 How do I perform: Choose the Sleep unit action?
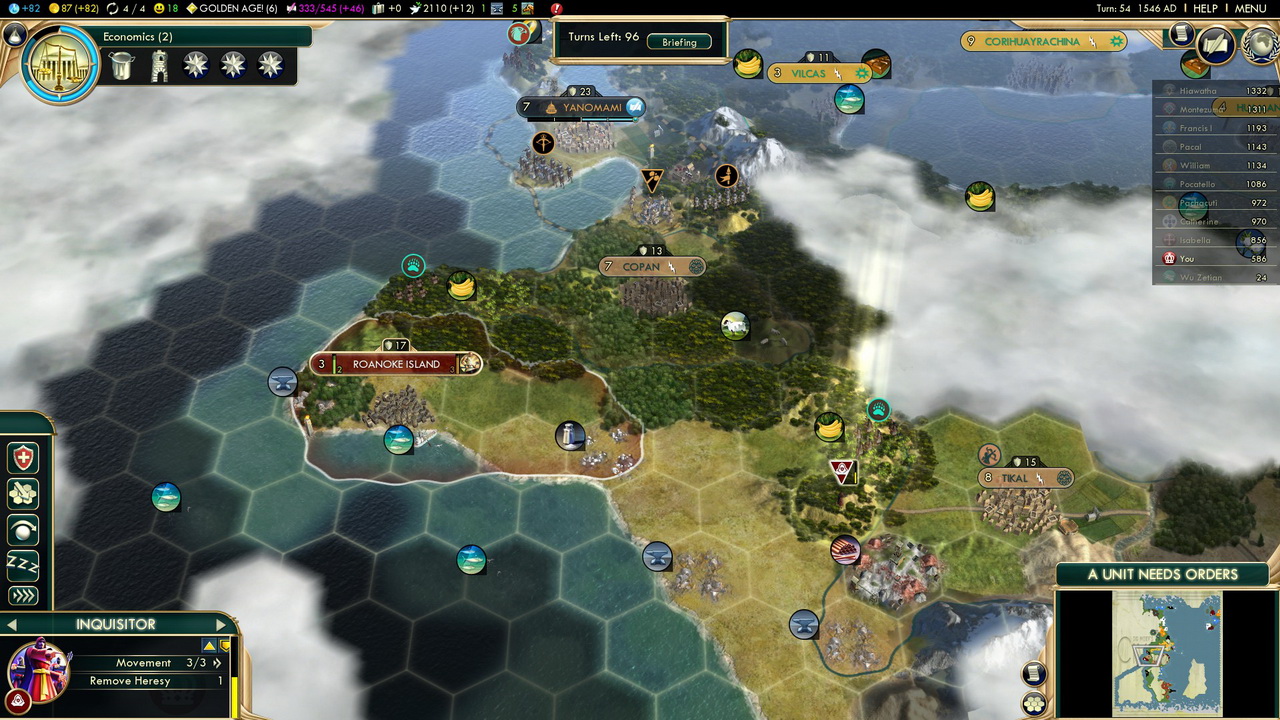pos(23,565)
